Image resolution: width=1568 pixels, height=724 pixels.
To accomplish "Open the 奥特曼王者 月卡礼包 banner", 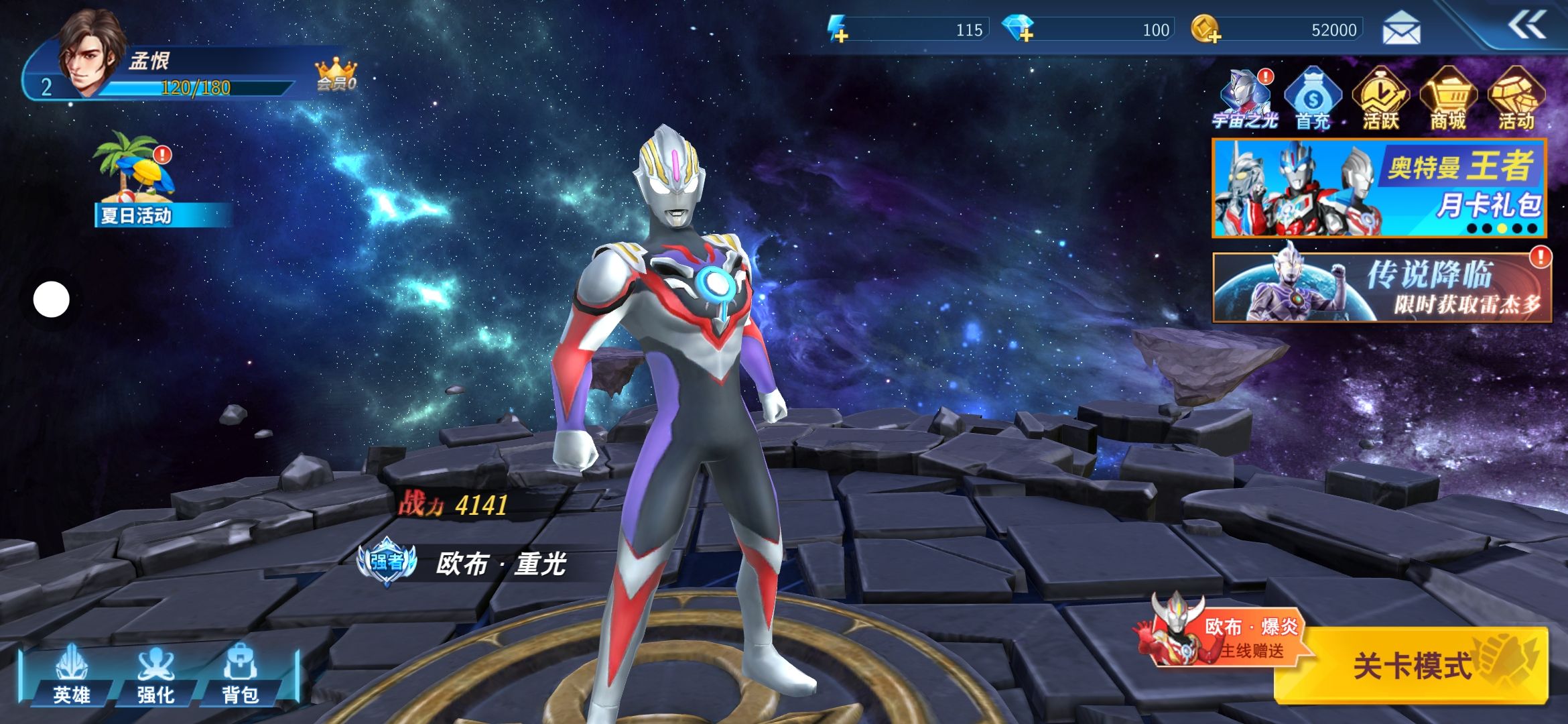I will tap(1379, 188).
